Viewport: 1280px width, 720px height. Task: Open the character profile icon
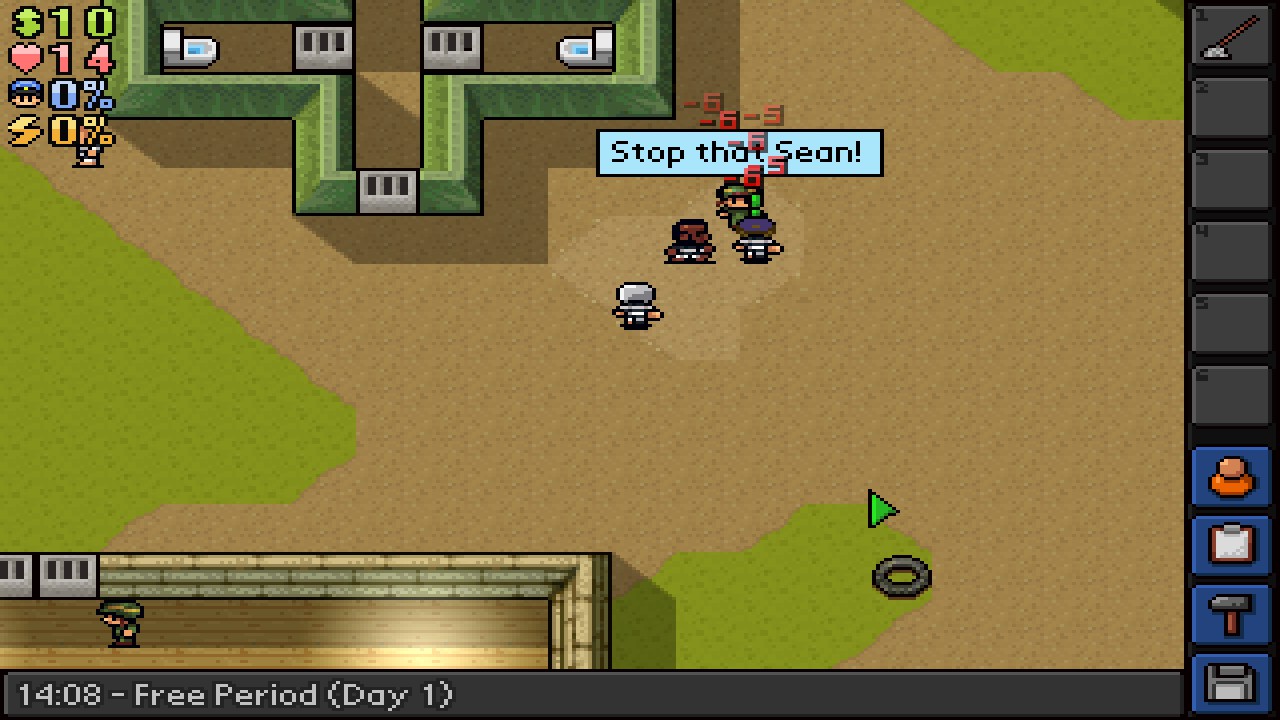coord(1230,477)
